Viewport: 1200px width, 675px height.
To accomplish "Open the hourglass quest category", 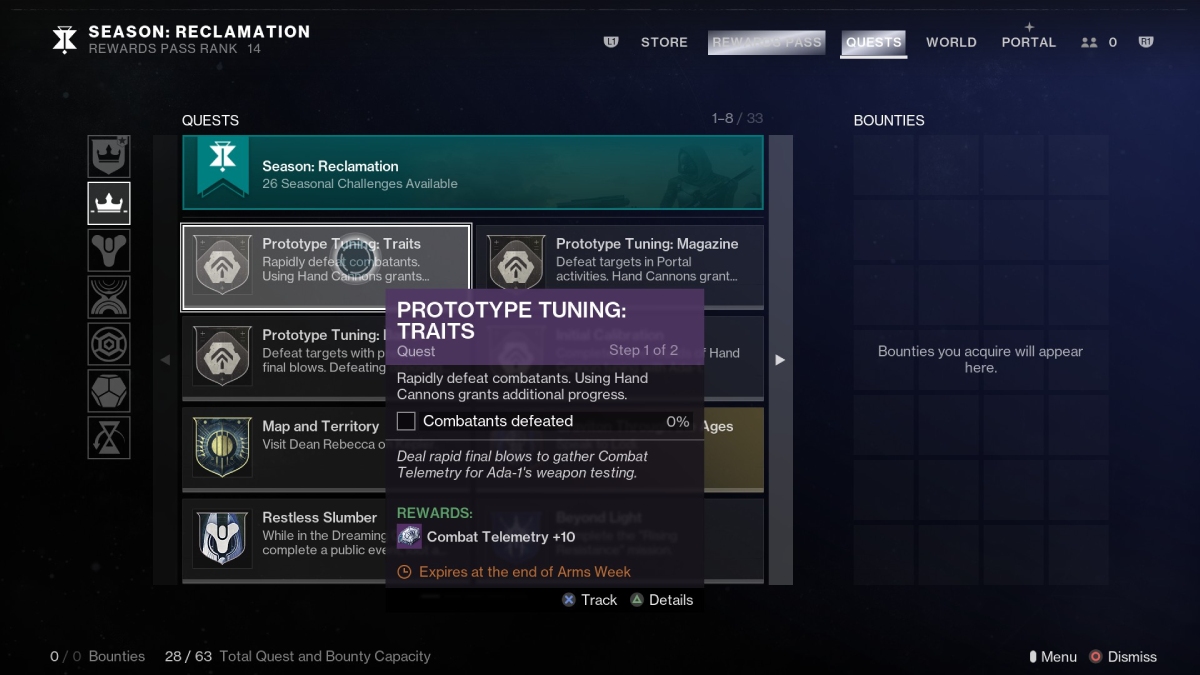I will pyautogui.click(x=108, y=437).
